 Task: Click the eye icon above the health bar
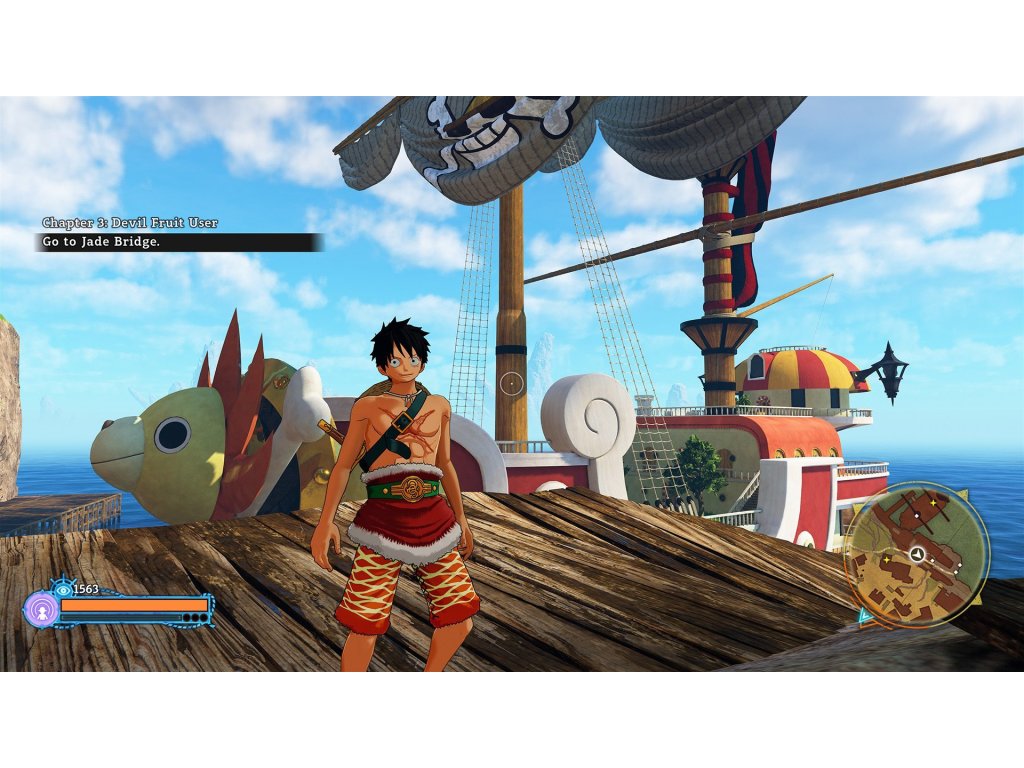63,589
